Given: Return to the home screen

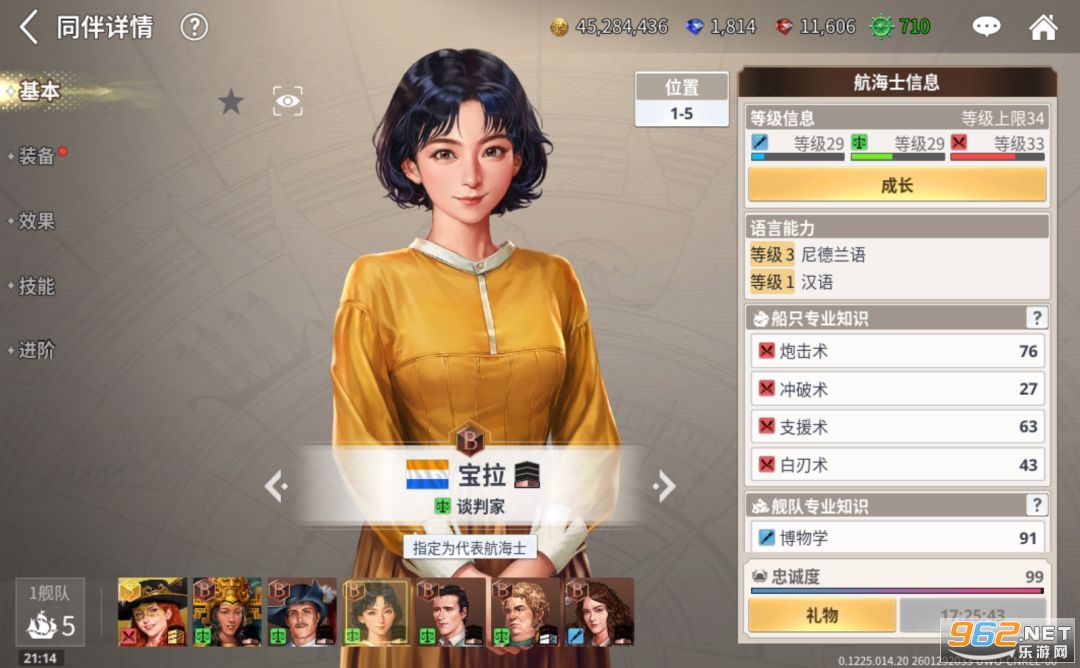Looking at the screenshot, I should coord(1043,27).
